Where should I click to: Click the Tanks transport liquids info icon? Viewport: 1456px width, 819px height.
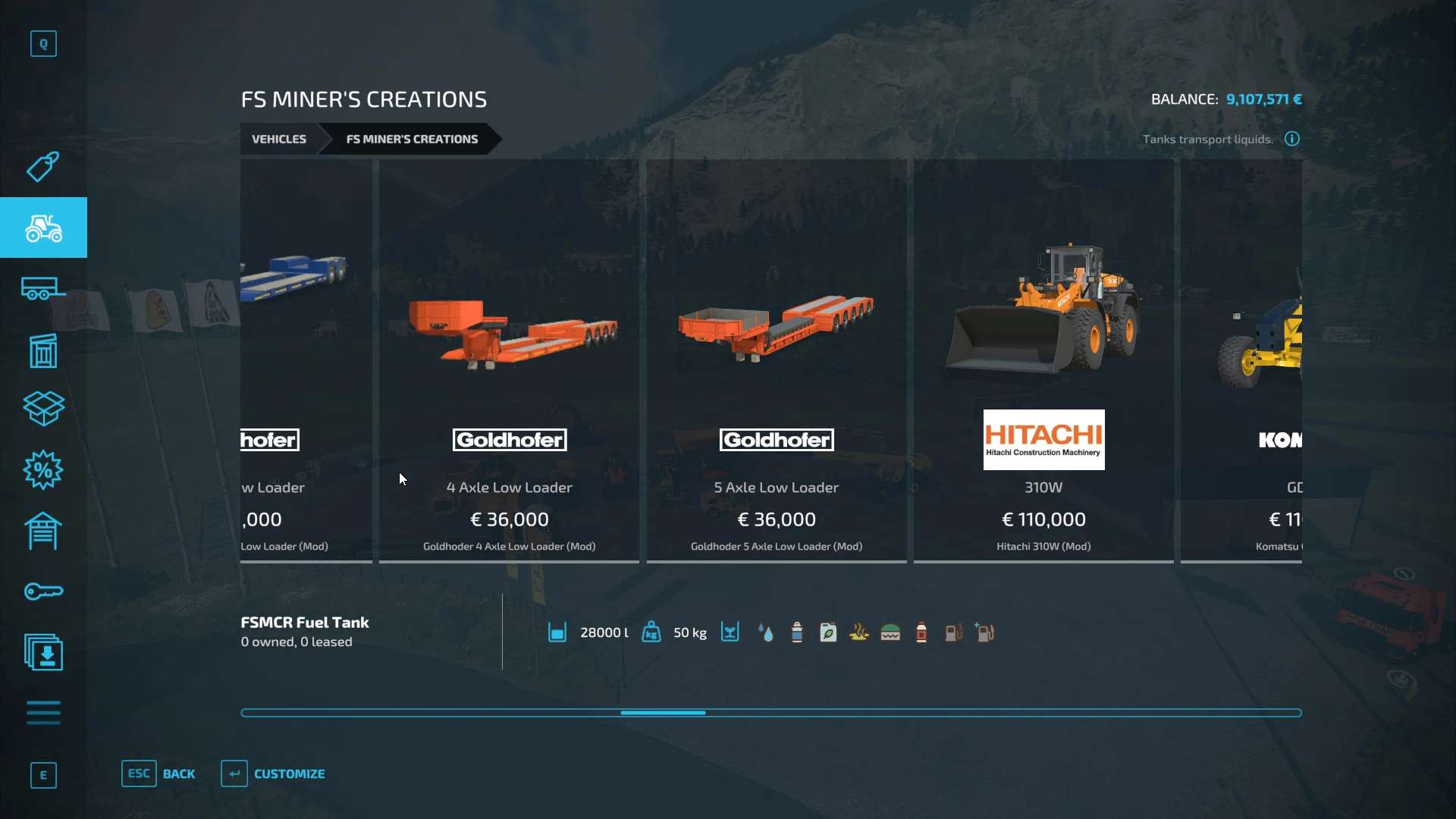1291,139
